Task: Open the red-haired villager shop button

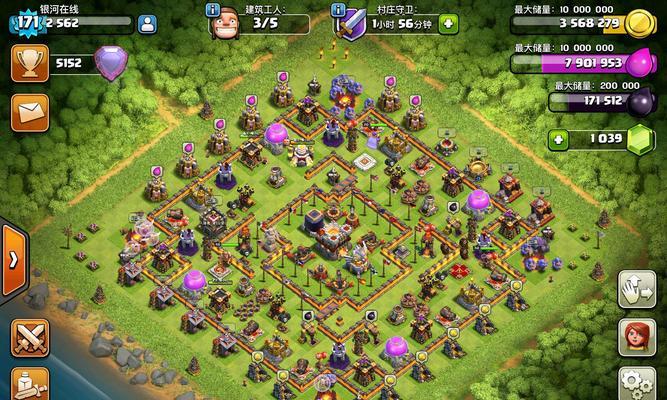Action: (636, 338)
